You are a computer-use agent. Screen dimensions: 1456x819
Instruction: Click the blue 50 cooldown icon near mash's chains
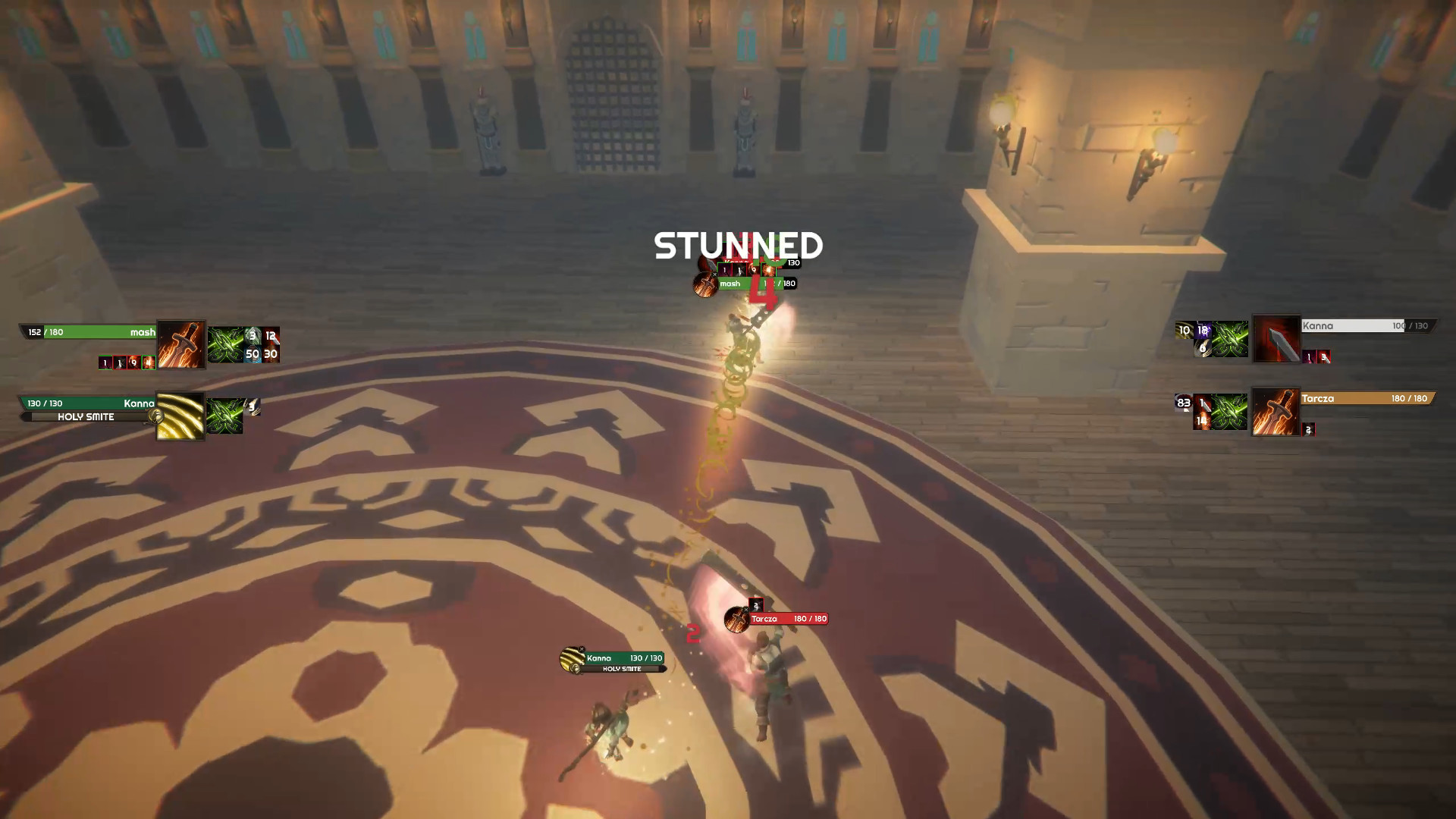tap(254, 354)
